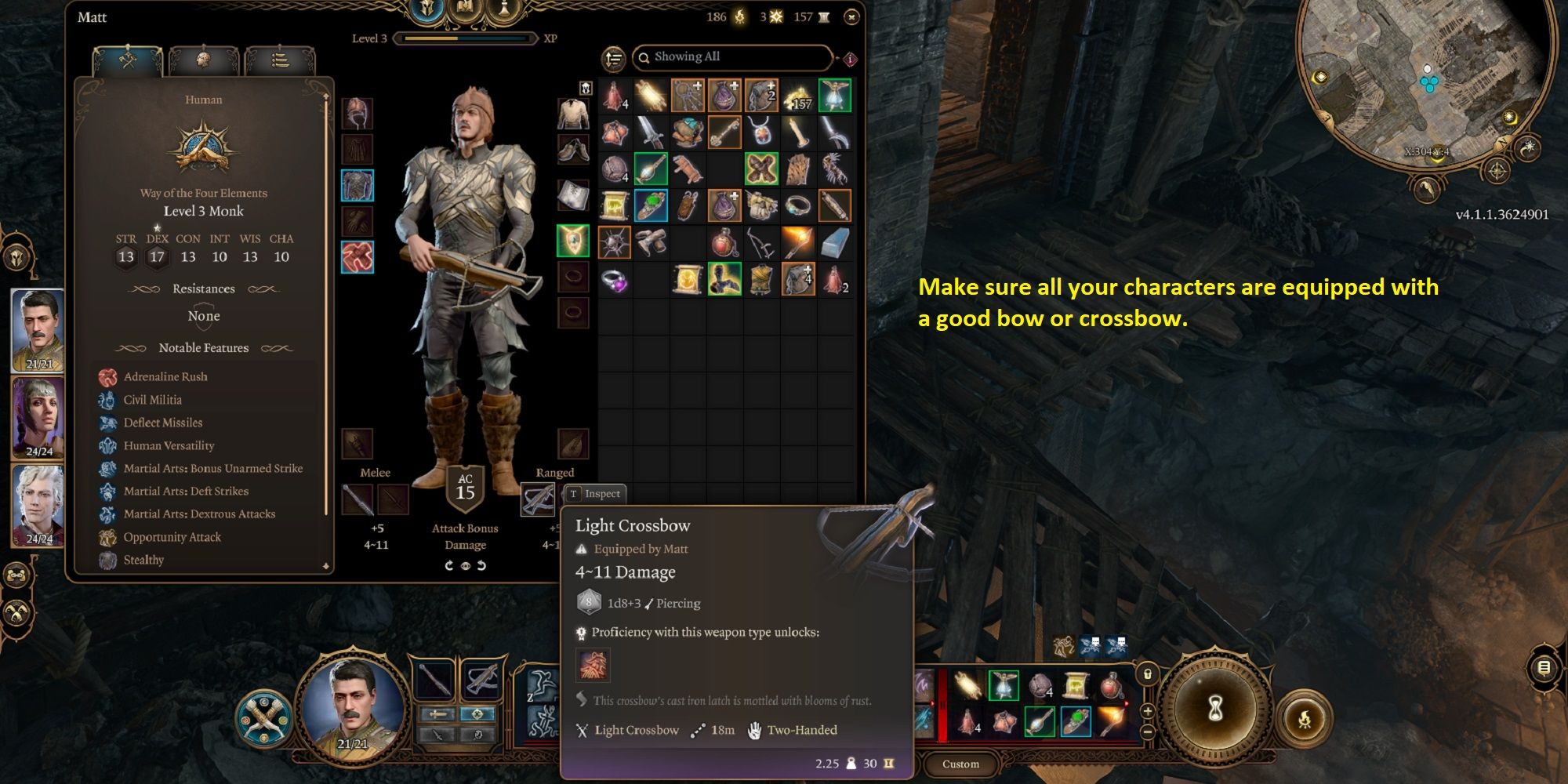The image size is (1568, 784).
Task: Click the hotbar expand plus control
Action: 1146,712
